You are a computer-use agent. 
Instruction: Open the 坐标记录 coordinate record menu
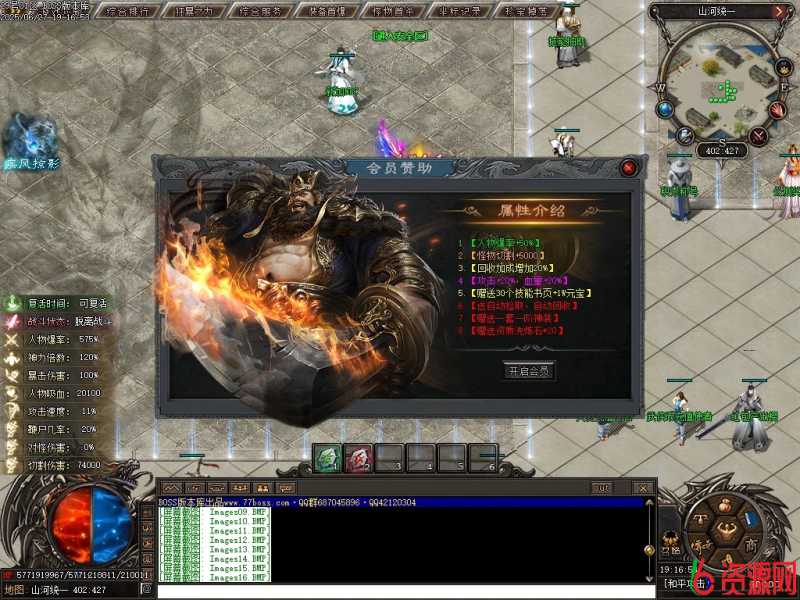click(x=460, y=12)
